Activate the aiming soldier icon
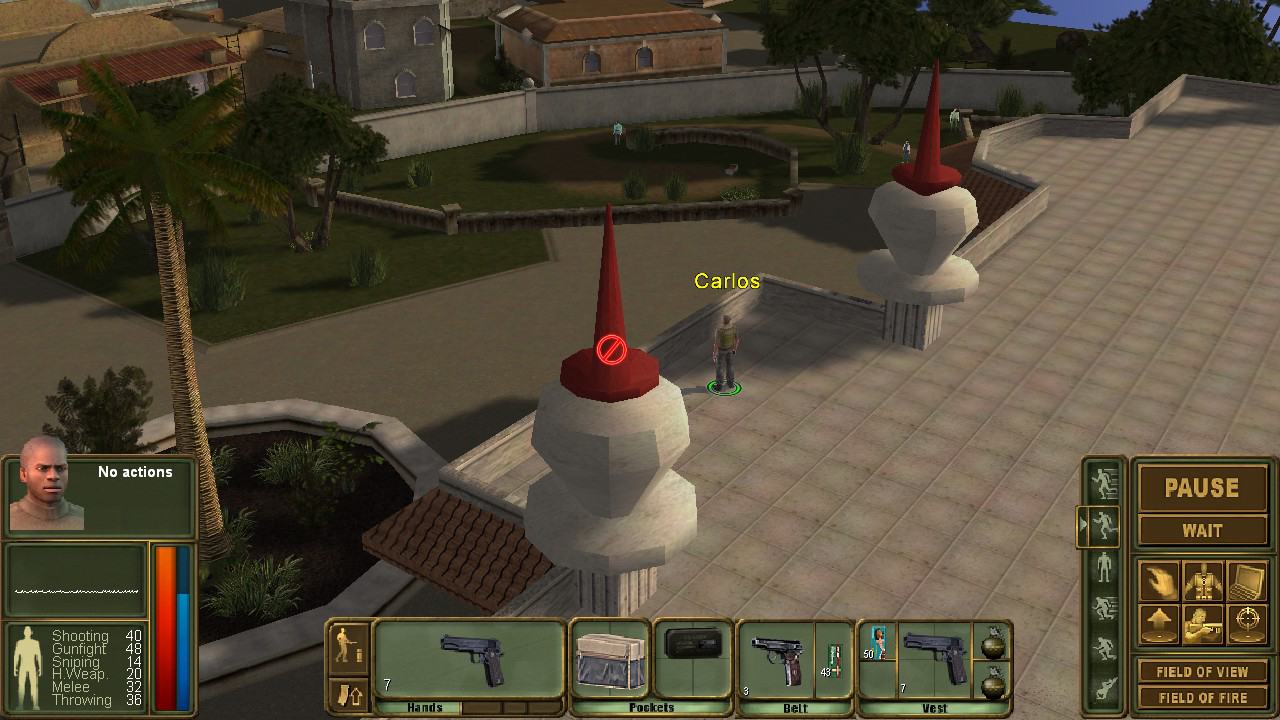Screen dimensions: 1280x720 pyautogui.click(x=1203, y=624)
